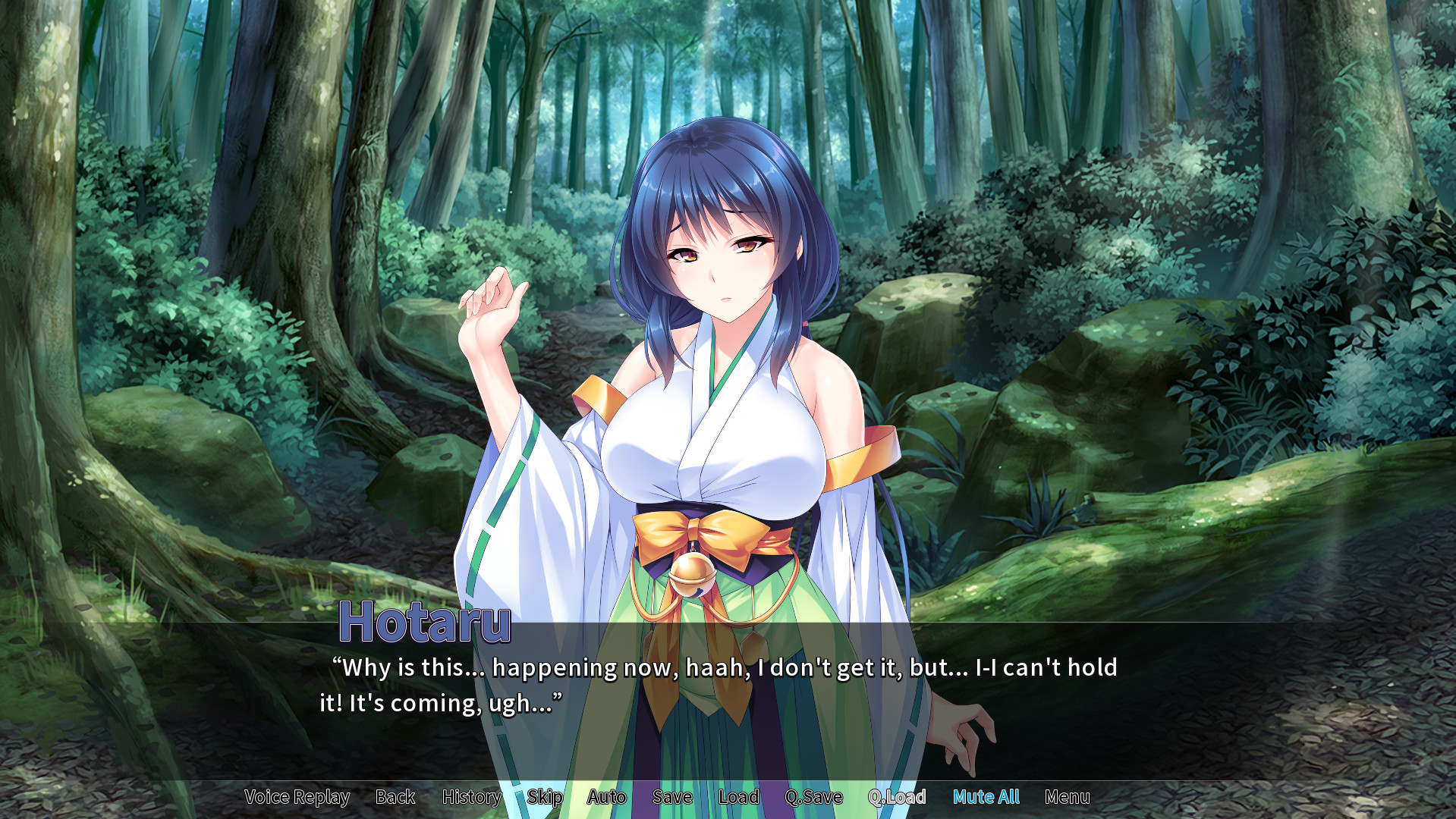Open the dialogue History log

click(471, 797)
